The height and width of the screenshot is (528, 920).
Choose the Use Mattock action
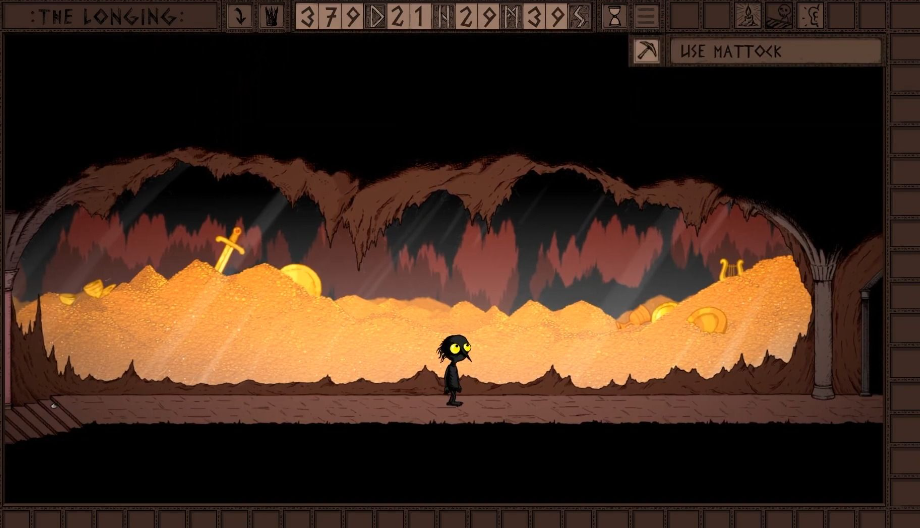775,51
